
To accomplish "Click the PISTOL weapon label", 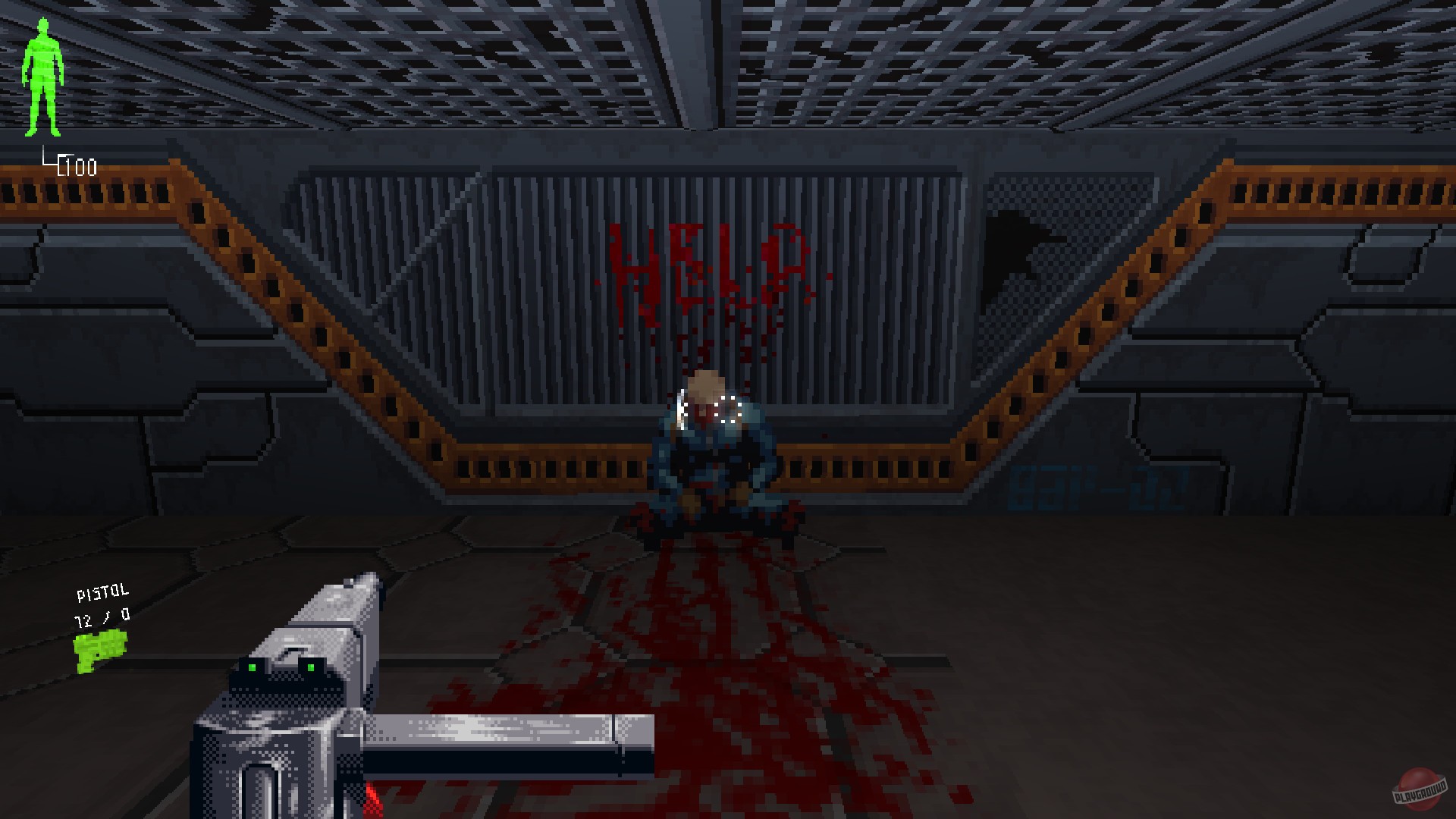I will 102,591.
